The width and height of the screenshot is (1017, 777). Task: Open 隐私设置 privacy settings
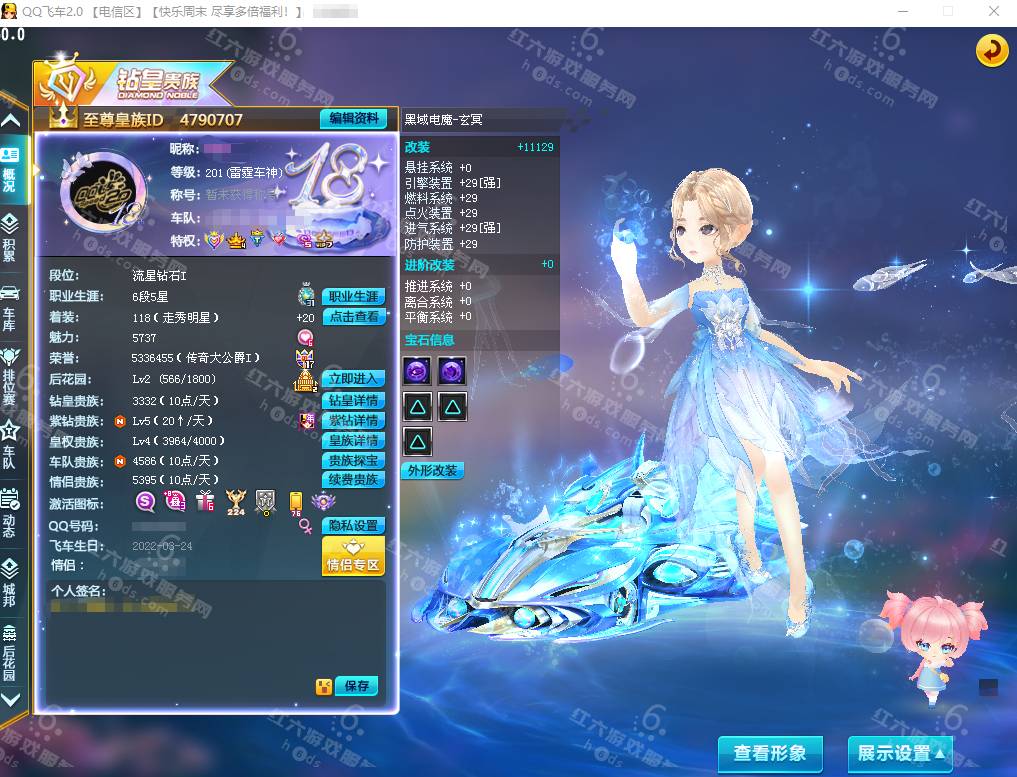tap(353, 526)
